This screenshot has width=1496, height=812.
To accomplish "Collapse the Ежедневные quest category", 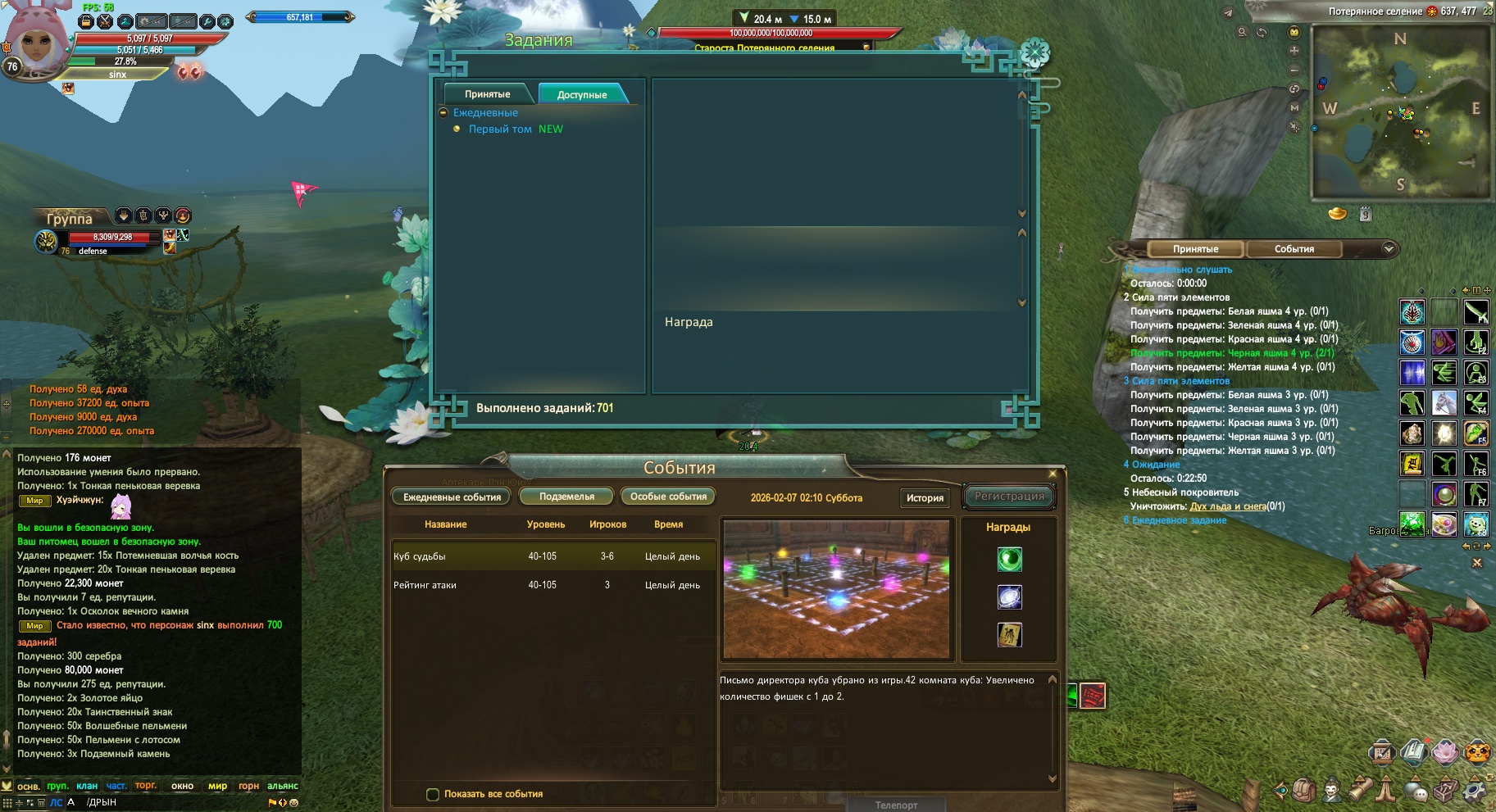I will click(x=443, y=113).
